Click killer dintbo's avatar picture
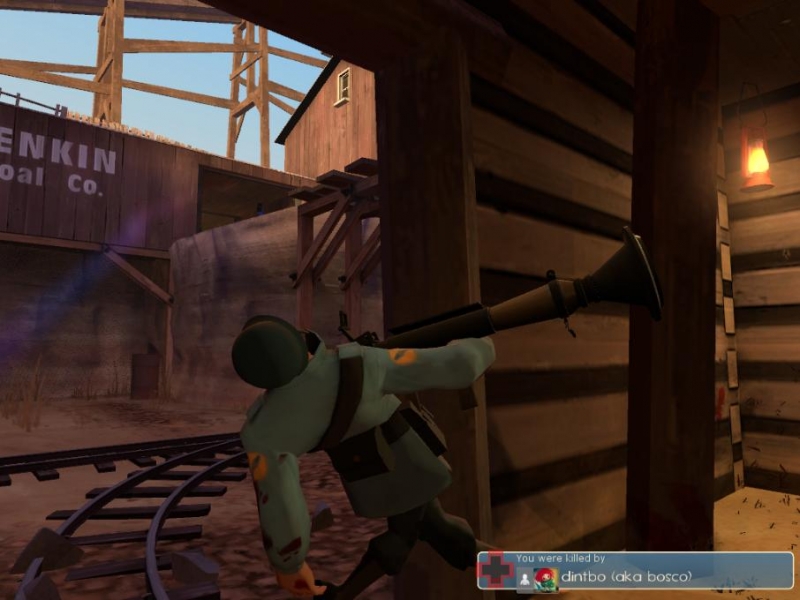800x600 pixels. [x=546, y=578]
